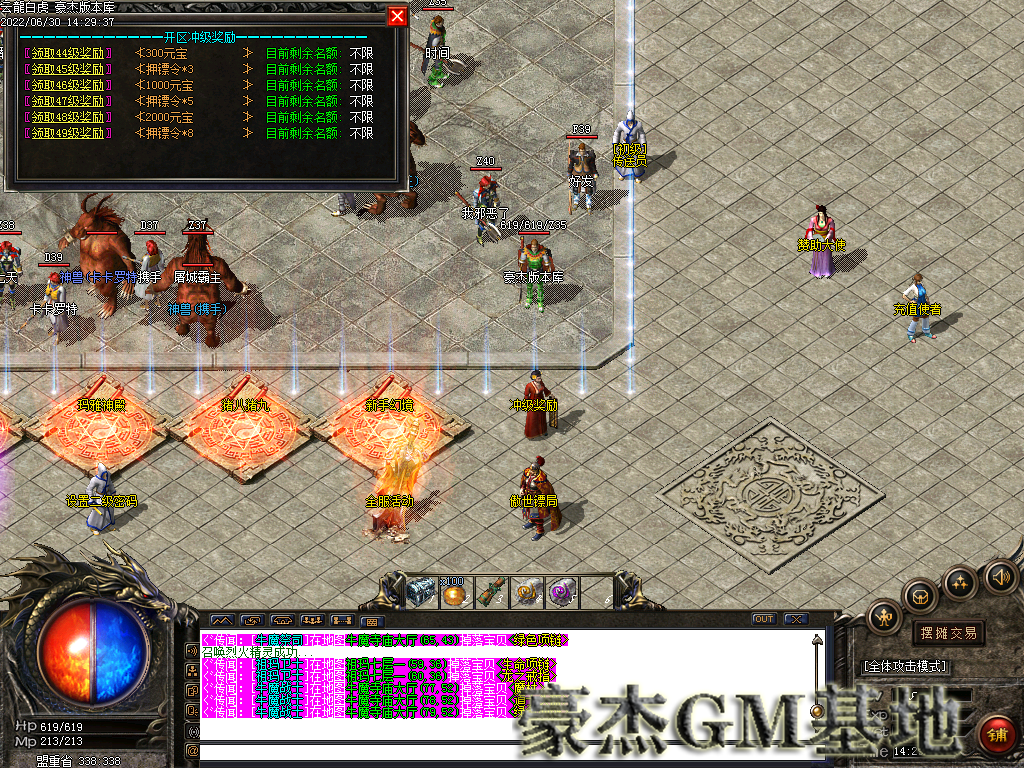
Task: Claim the 领取46级奖励 link
Action: coord(68,85)
